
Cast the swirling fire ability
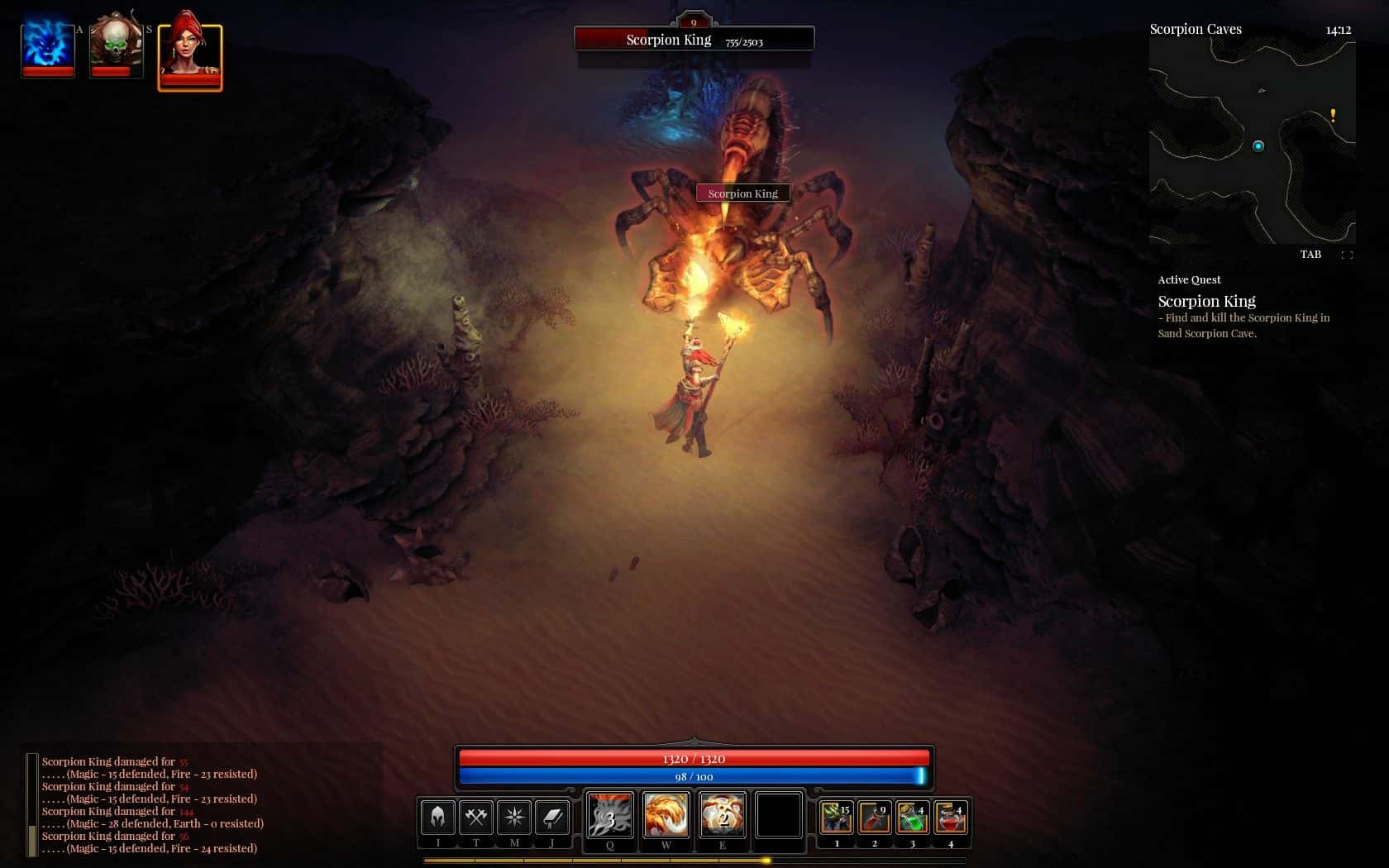click(666, 816)
